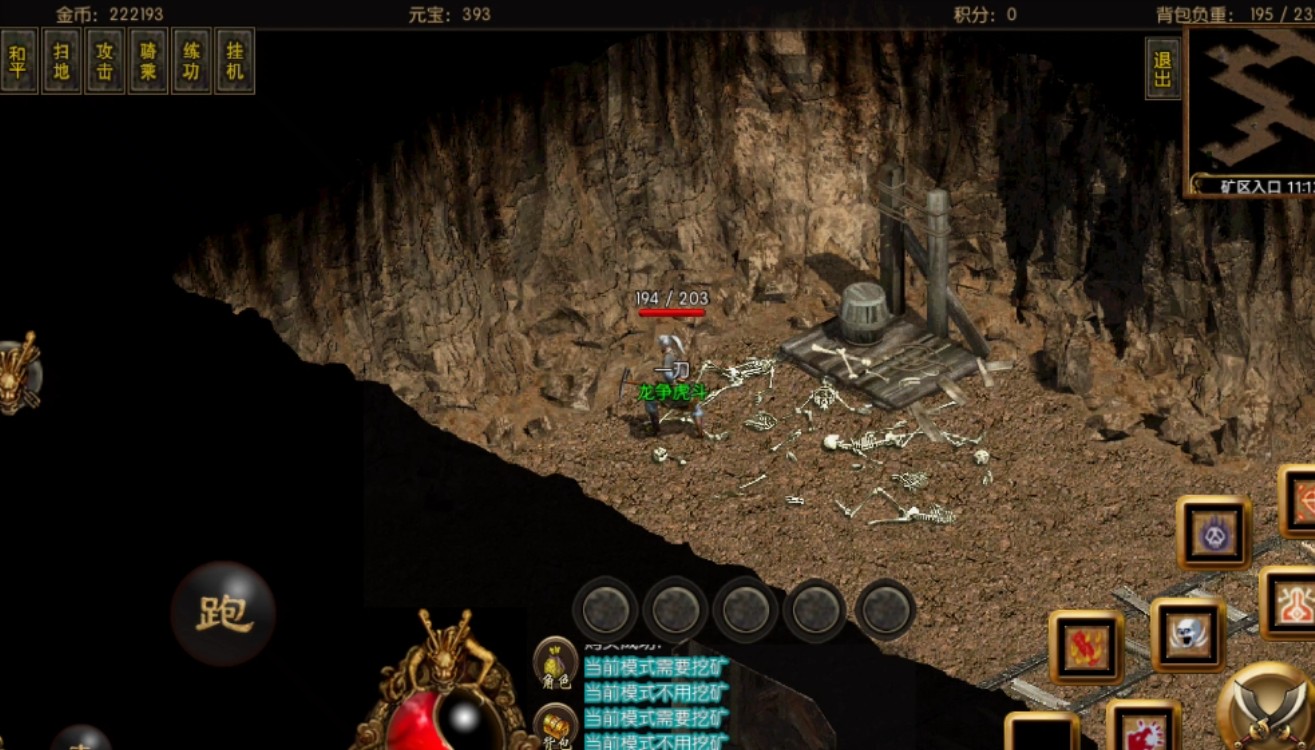Open the 角色 character panel
This screenshot has width=1315, height=750.
tap(555, 663)
